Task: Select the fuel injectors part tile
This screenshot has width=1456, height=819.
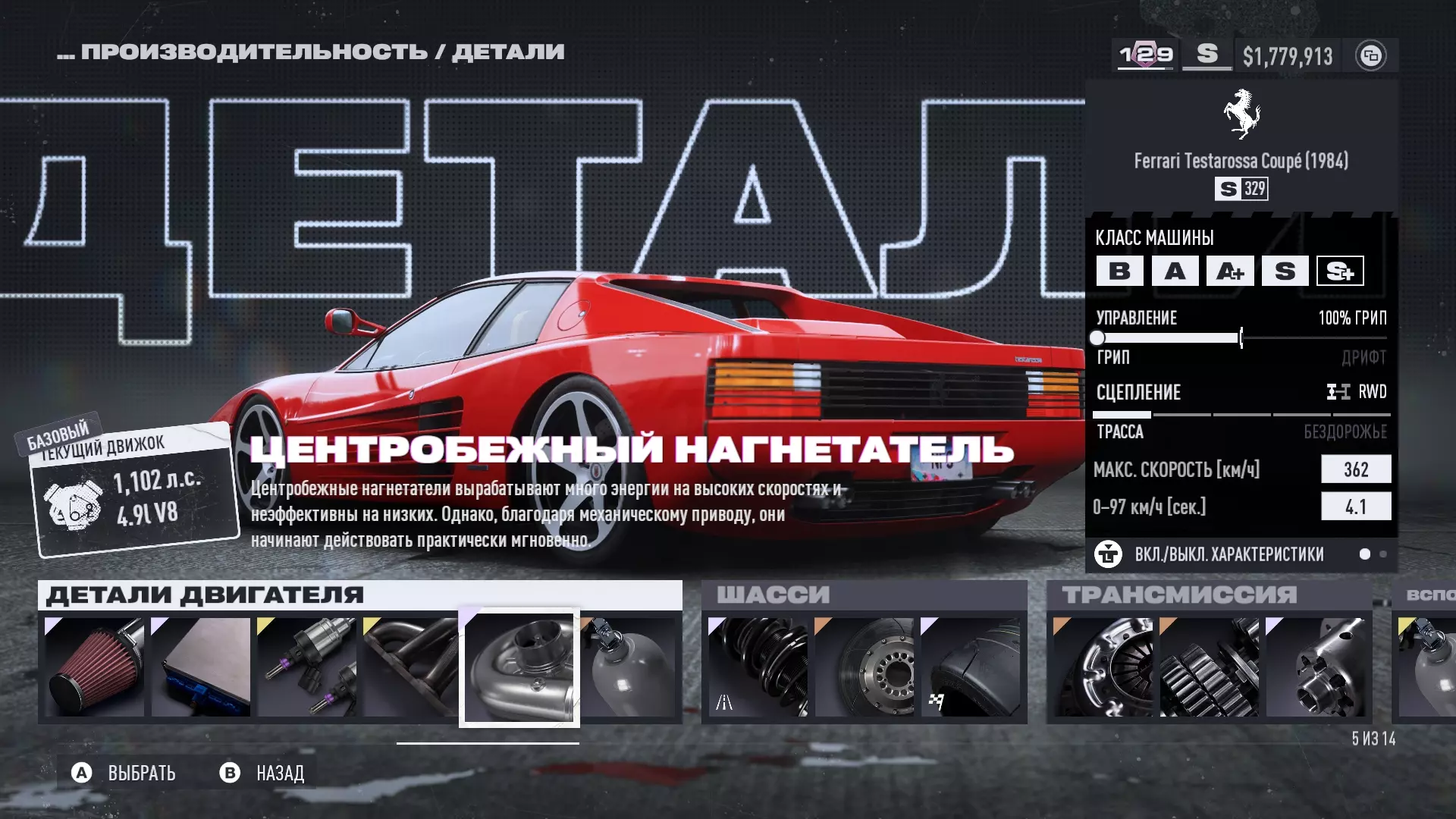Action: click(x=306, y=667)
